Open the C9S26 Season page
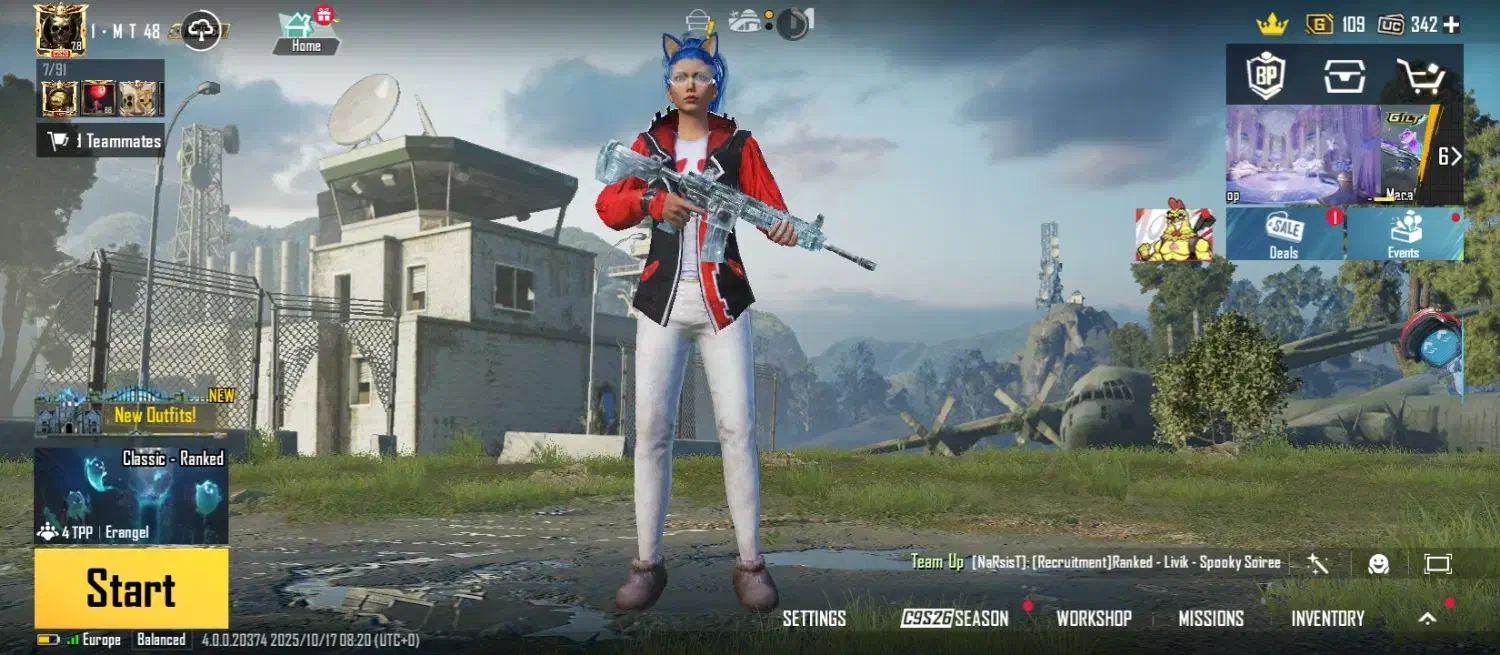The image size is (1500, 655). (955, 619)
